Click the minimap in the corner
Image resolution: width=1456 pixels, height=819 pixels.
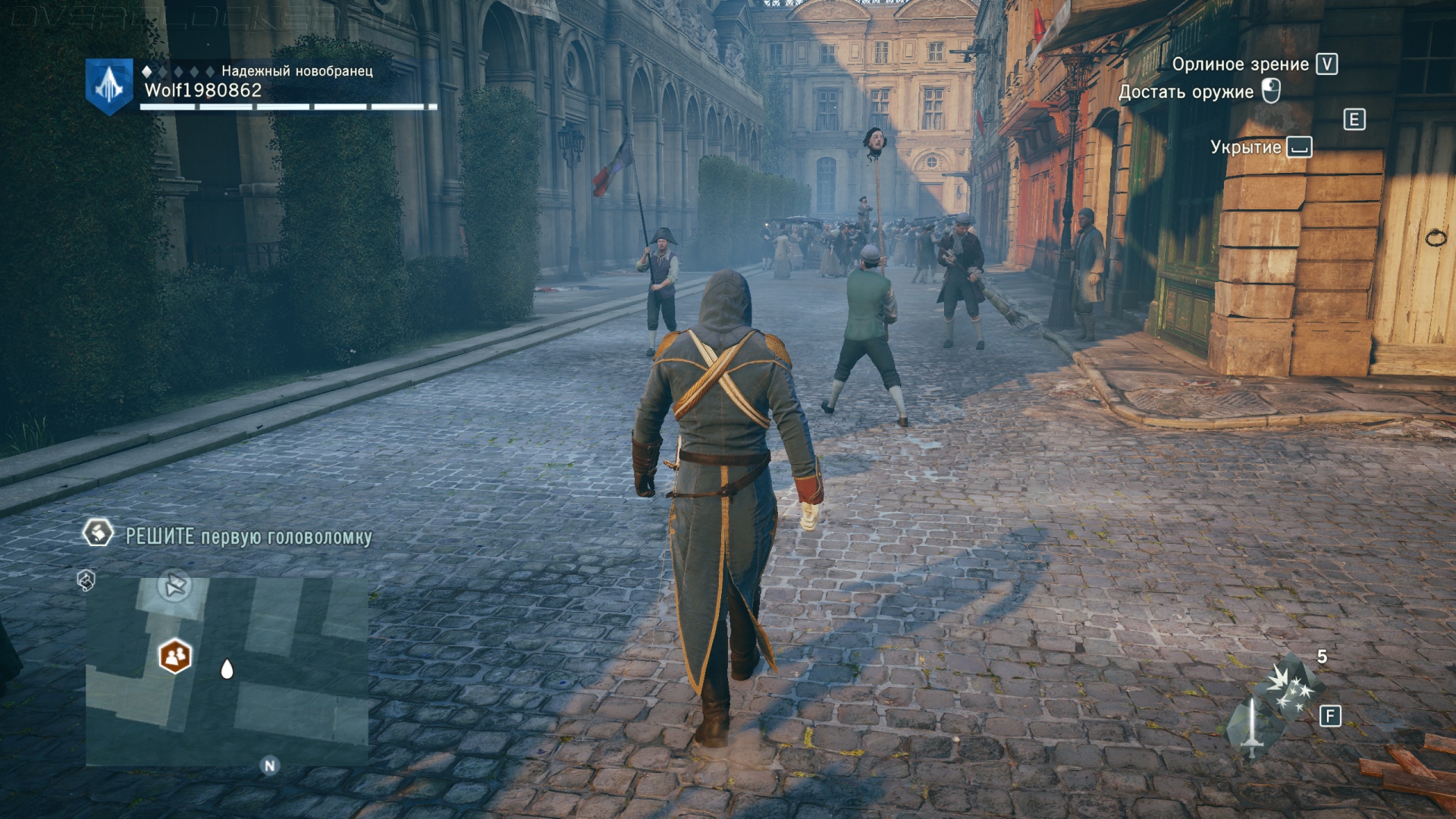click(227, 671)
